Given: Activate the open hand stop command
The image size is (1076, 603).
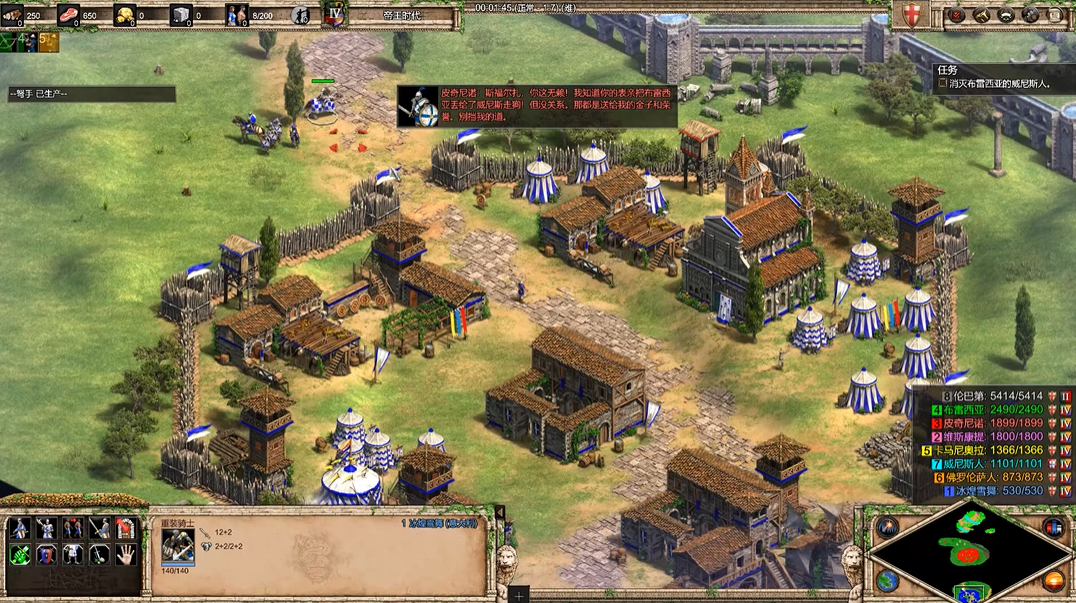Looking at the screenshot, I should (x=125, y=553).
